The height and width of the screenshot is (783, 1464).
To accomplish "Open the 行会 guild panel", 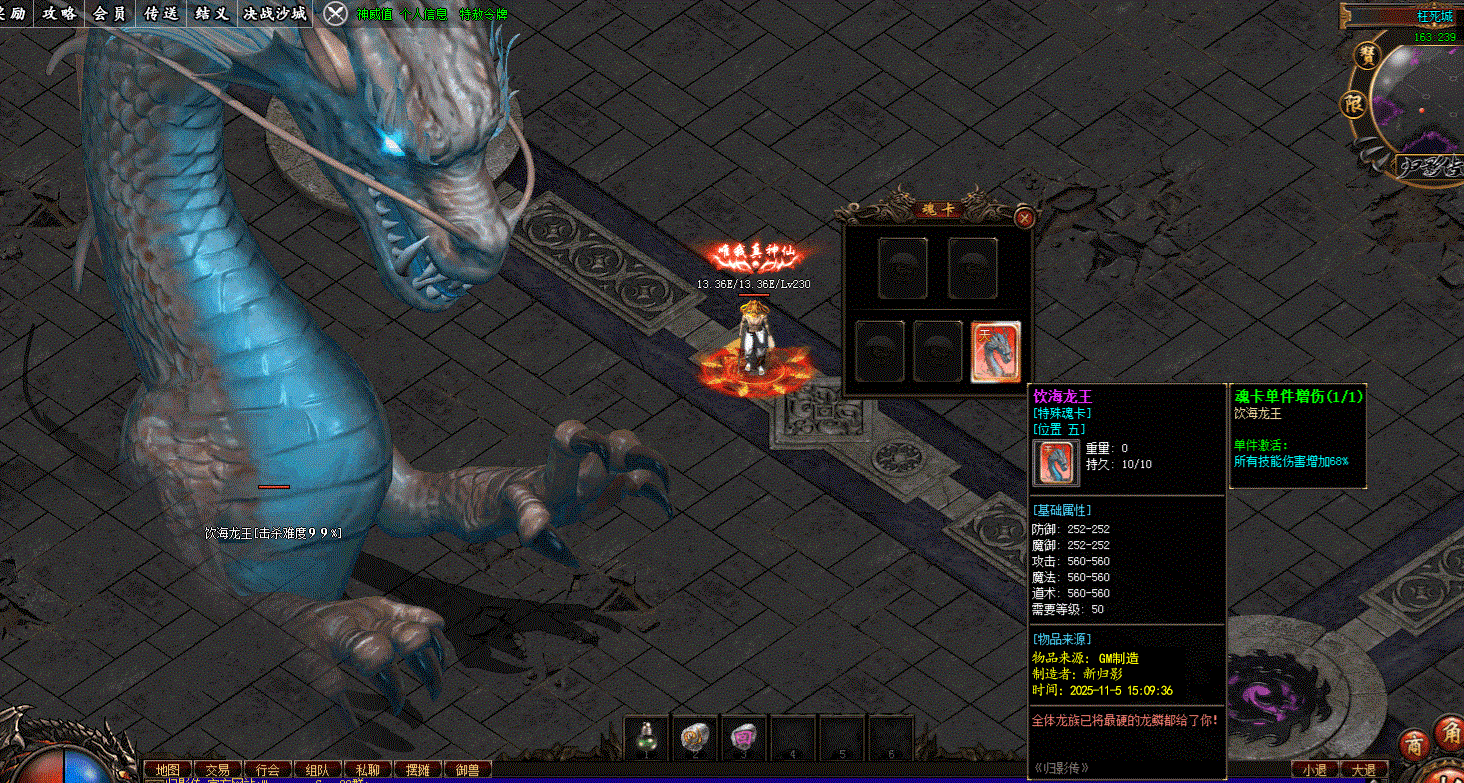I will (268, 770).
